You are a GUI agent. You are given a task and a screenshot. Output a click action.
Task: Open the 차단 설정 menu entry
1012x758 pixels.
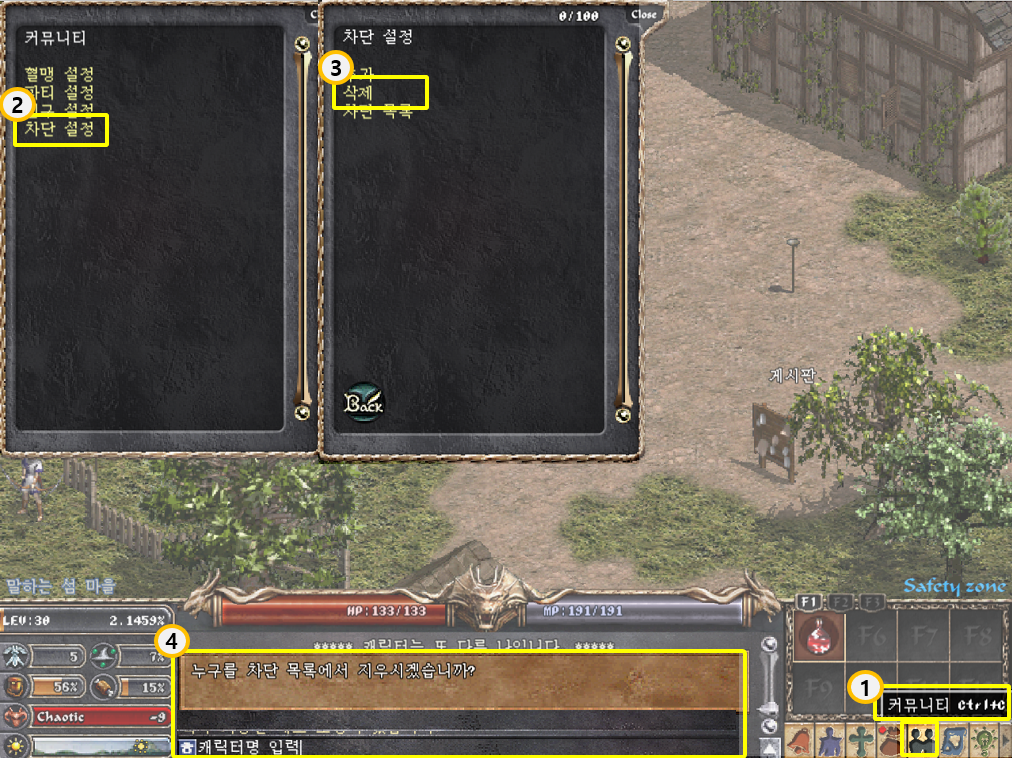(60, 130)
